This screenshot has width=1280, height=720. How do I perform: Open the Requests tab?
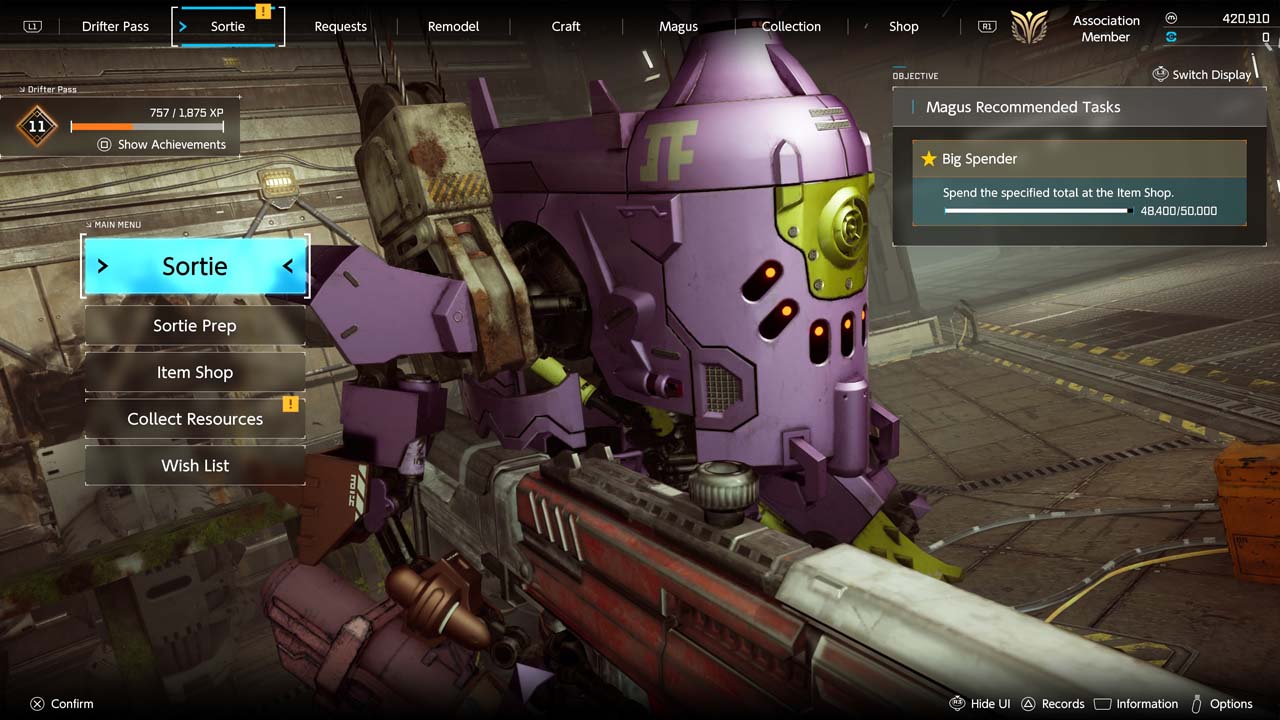(x=340, y=27)
